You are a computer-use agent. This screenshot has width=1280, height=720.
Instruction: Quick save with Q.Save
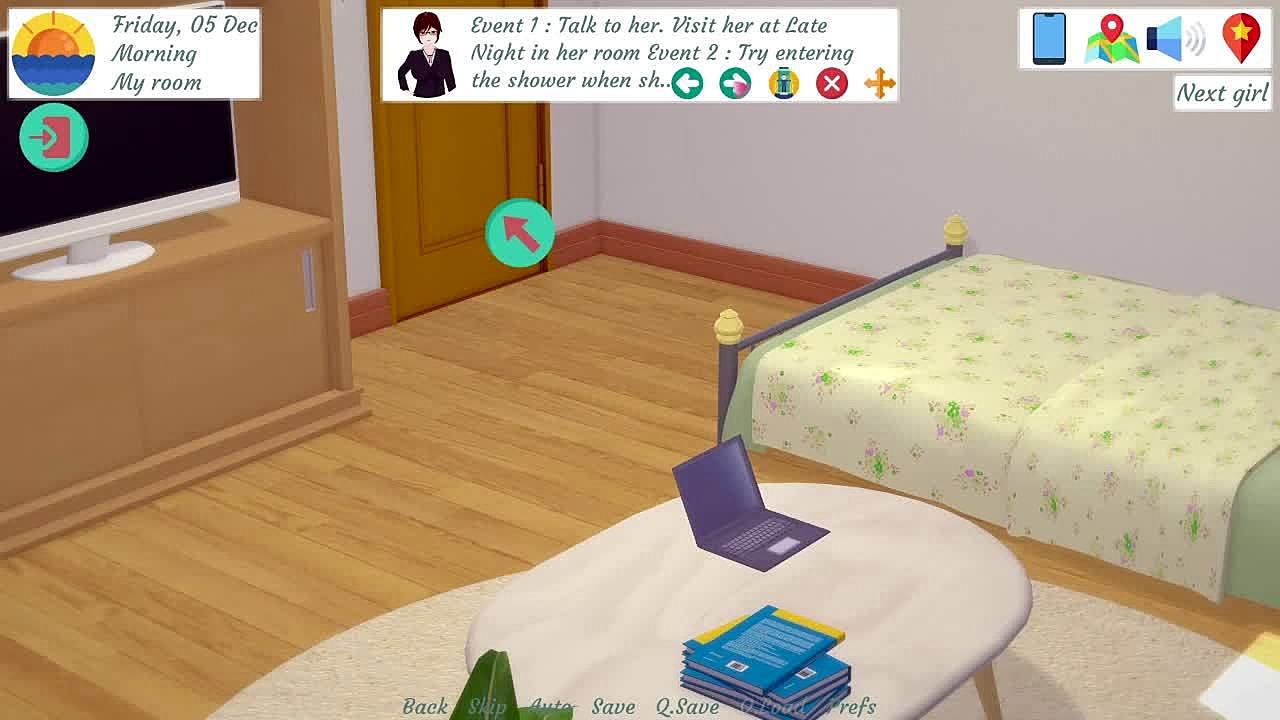tap(687, 706)
